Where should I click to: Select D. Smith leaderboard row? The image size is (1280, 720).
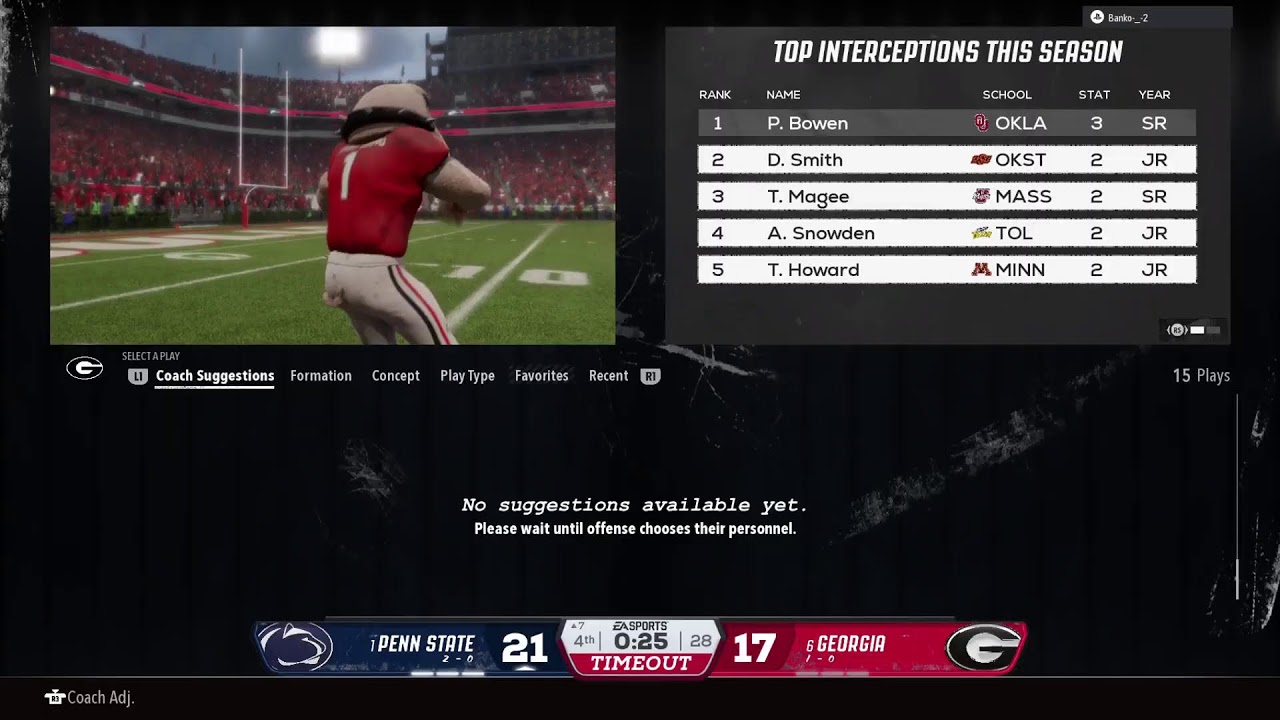(x=946, y=160)
